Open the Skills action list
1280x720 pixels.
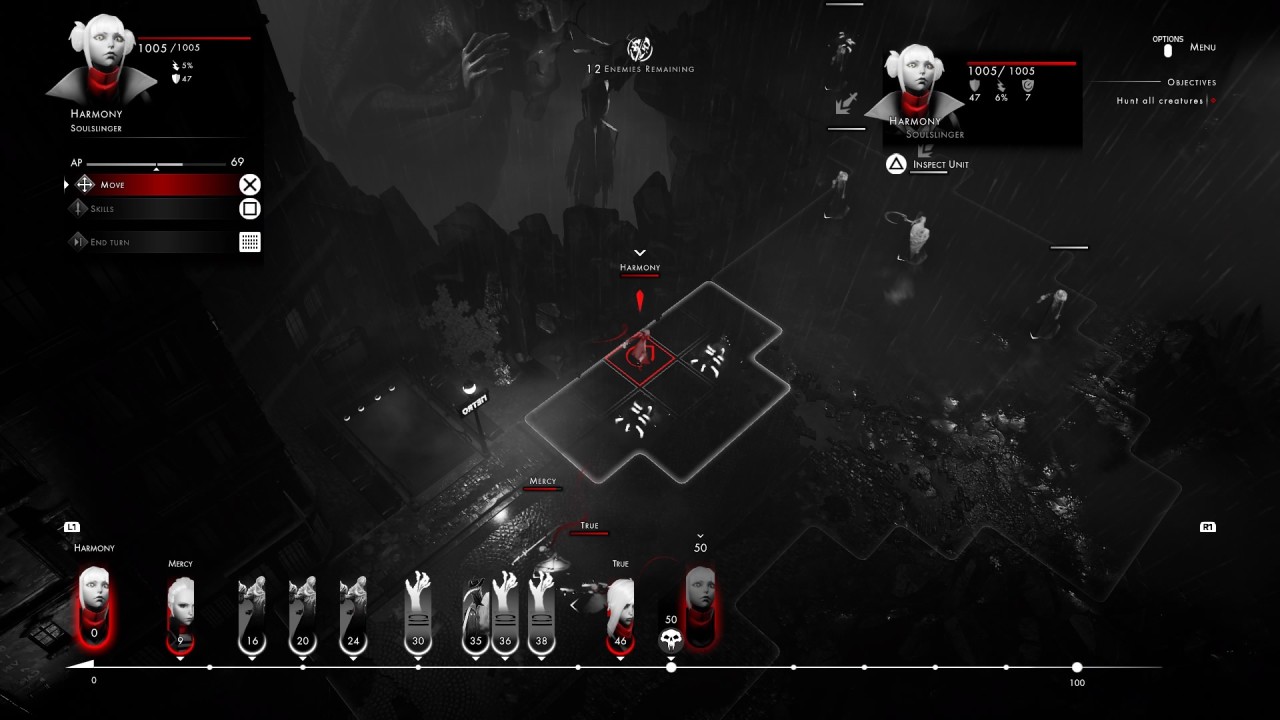coord(150,209)
